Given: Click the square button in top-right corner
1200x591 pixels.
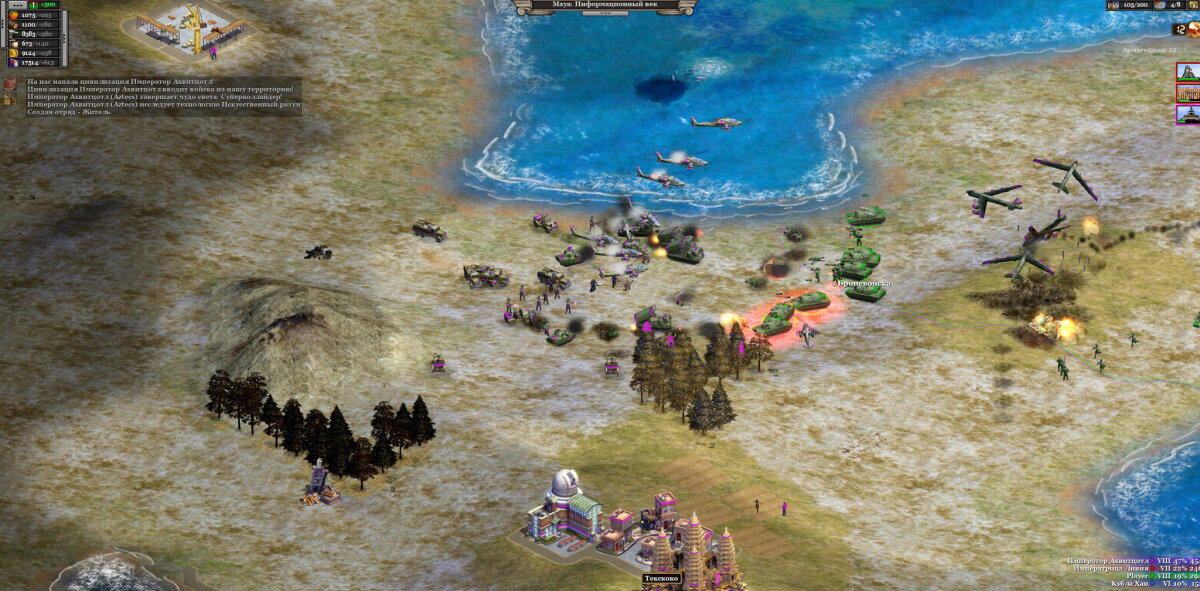Looking at the screenshot, I should click(1193, 5).
